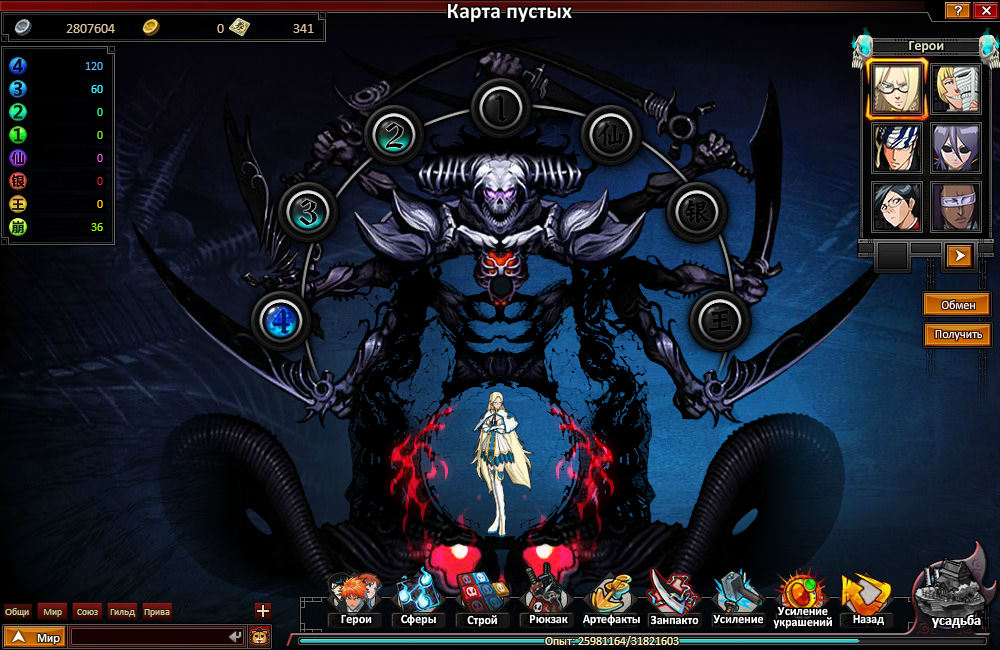Select the teal node numbered 3
The width and height of the screenshot is (1000, 650).
(x=310, y=211)
